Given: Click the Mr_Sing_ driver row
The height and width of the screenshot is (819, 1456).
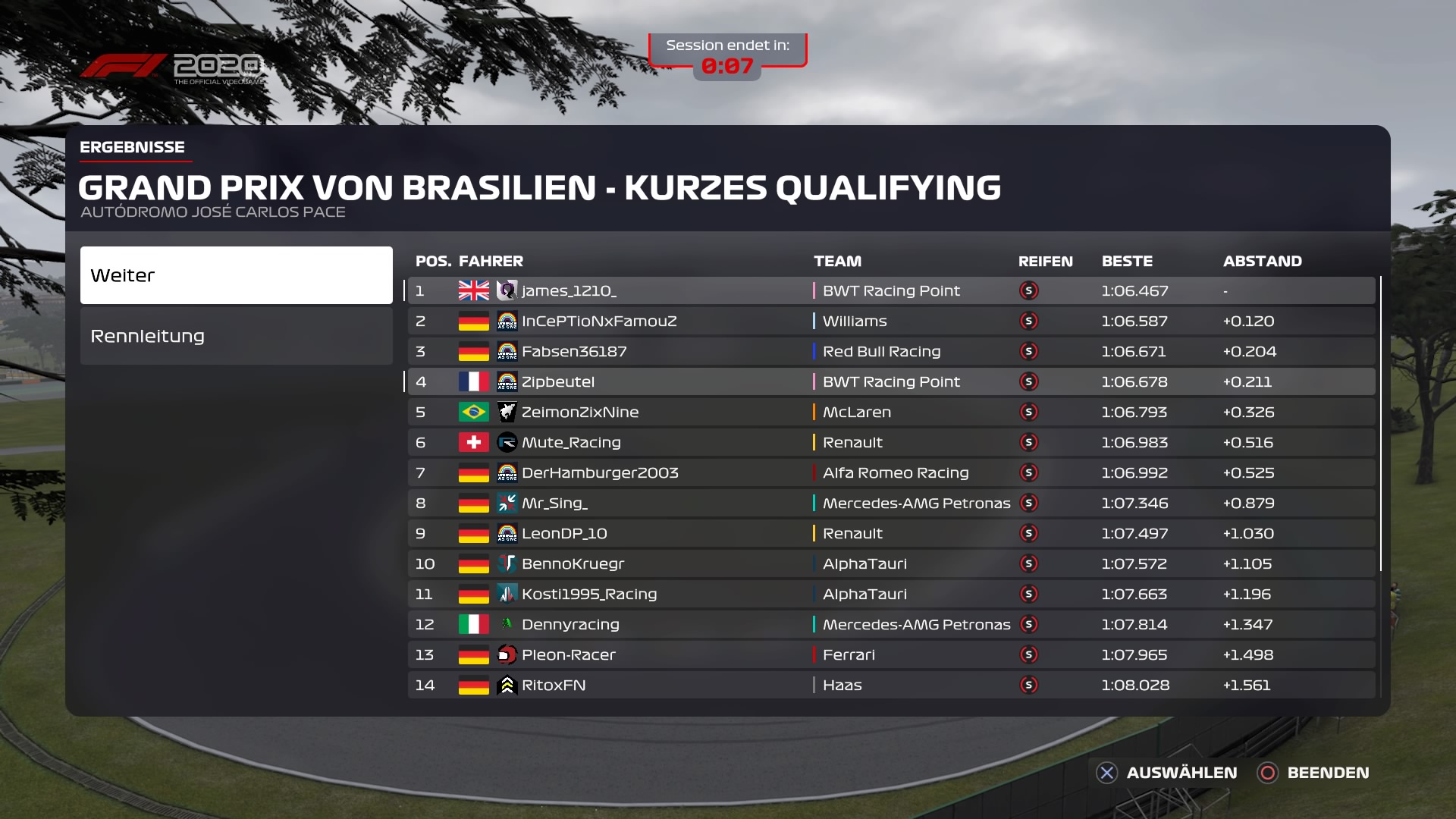Looking at the screenshot, I should (x=891, y=503).
